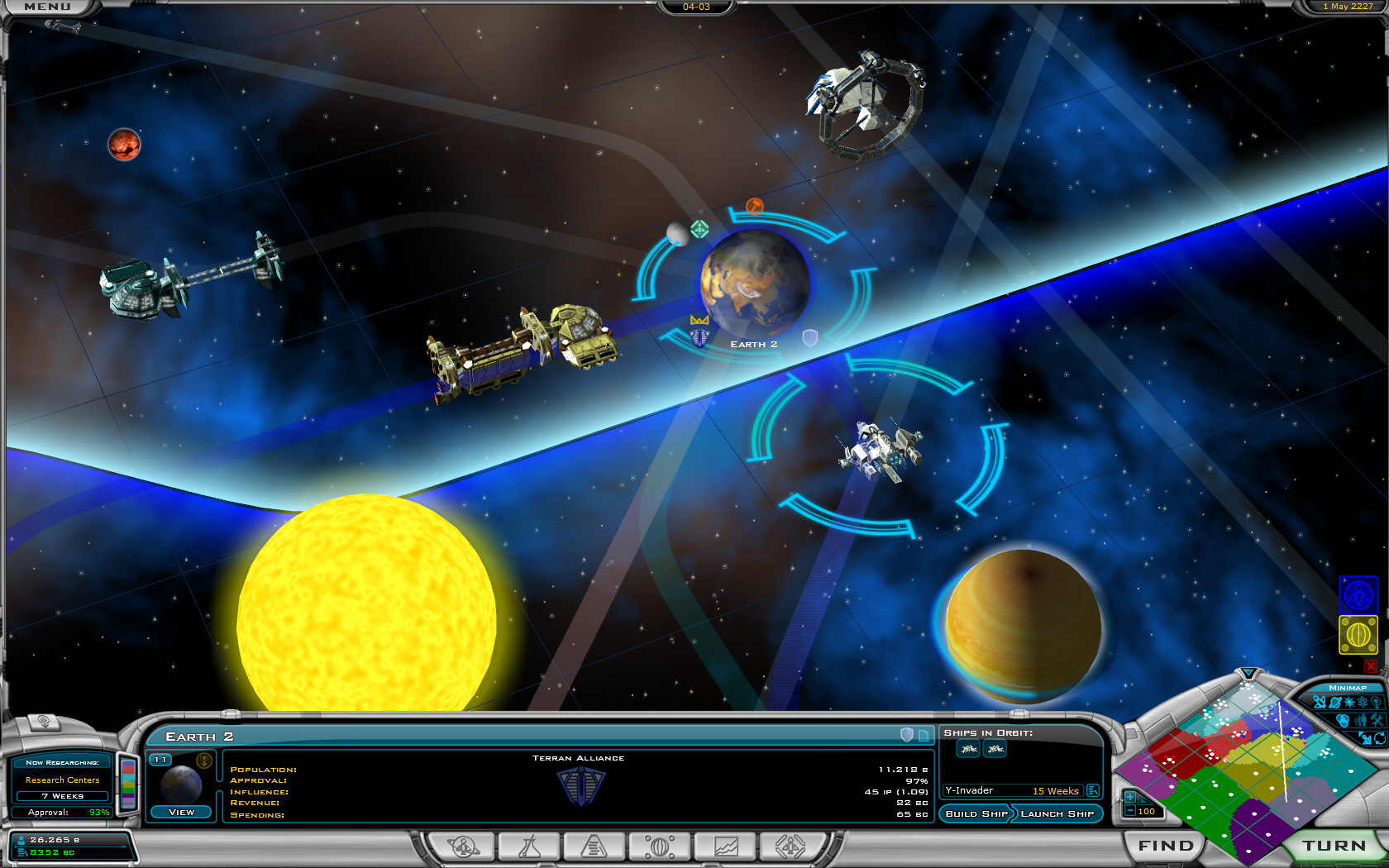End the turn with the Turn button

pyautogui.click(x=1334, y=846)
